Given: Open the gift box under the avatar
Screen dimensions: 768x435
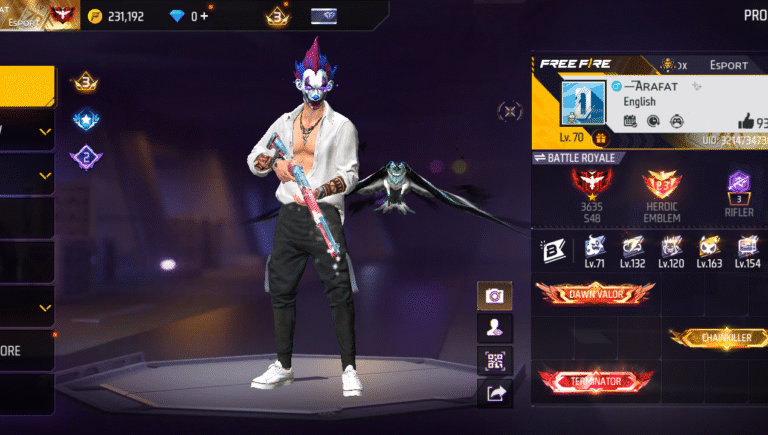Looking at the screenshot, I should pos(601,138).
